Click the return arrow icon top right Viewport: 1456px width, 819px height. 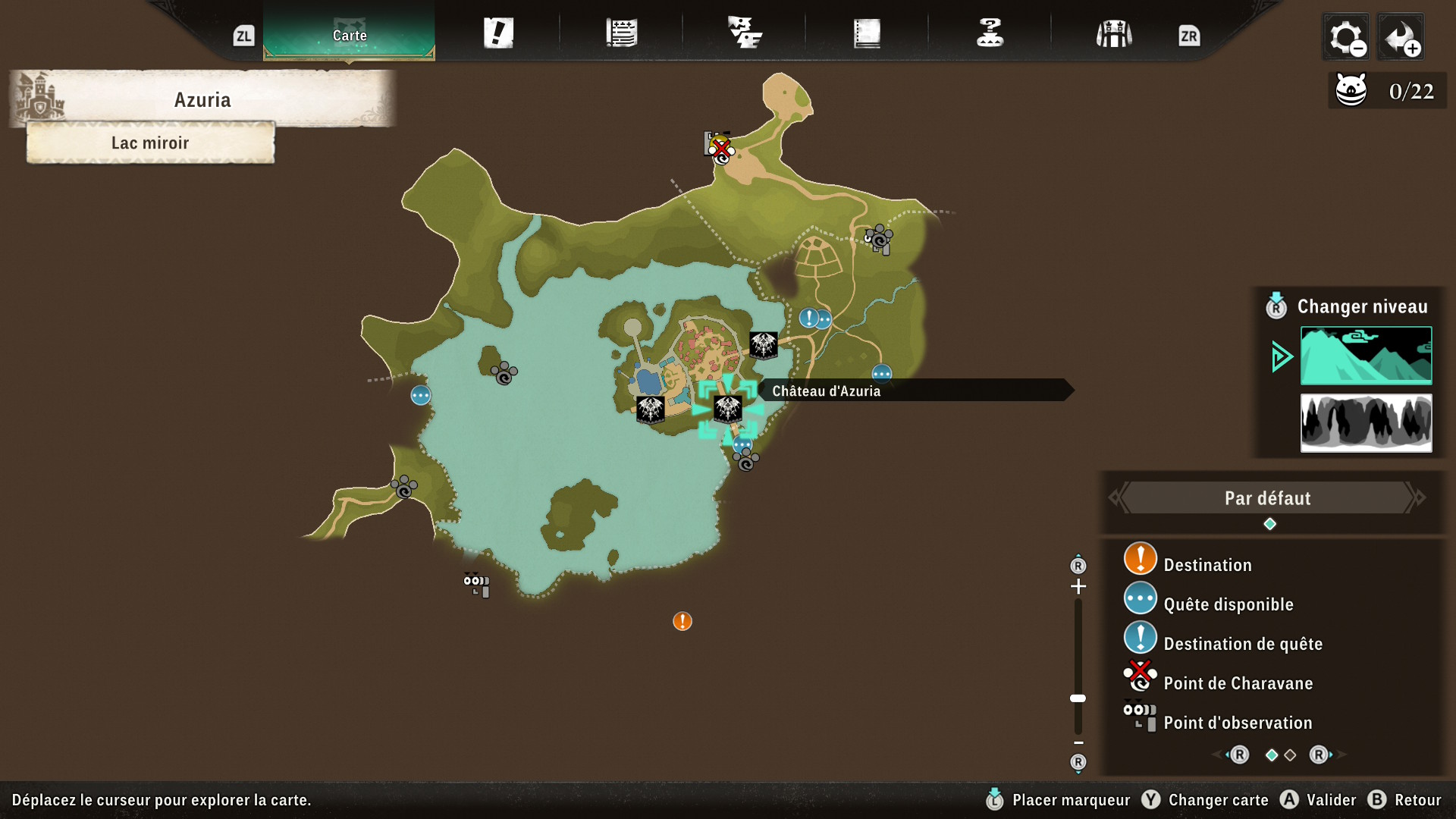[x=1400, y=36]
